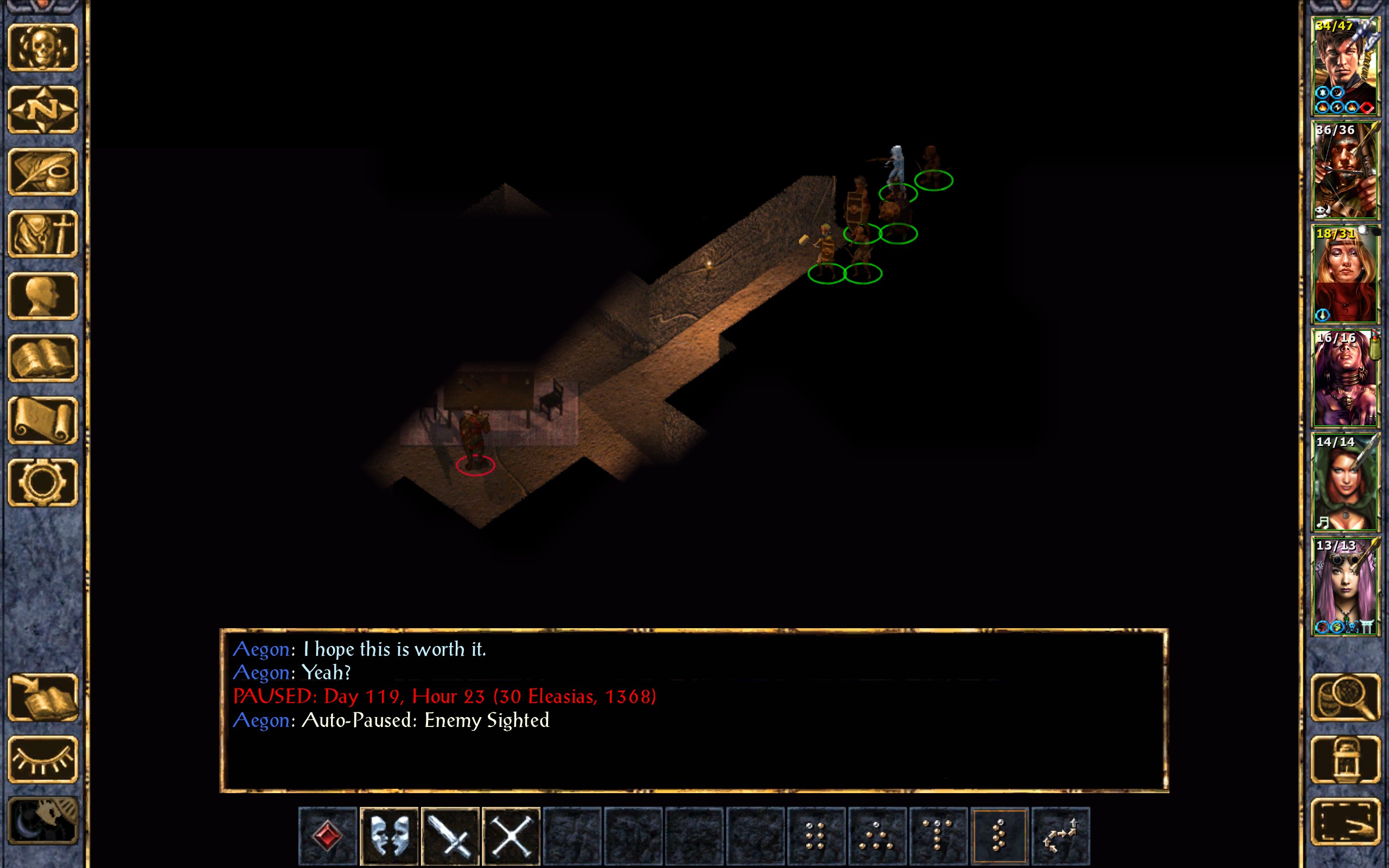Open the journal quill and inkwell icon
This screenshot has width=1389, height=868.
tap(43, 171)
